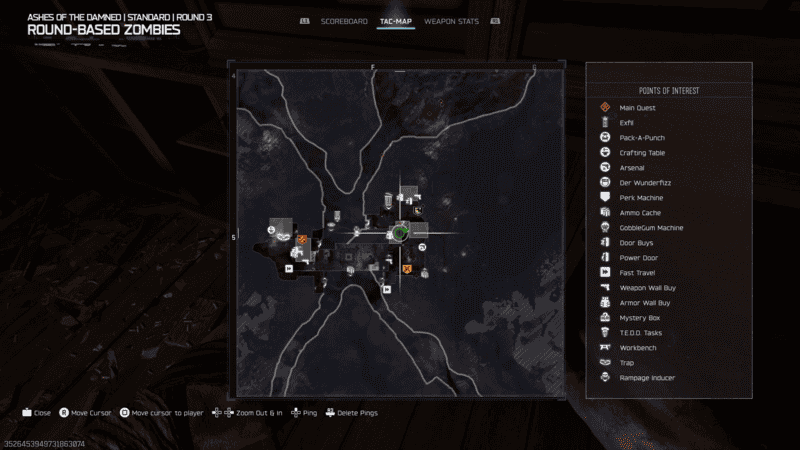Switch to the Scoreboard tab

pos(345,21)
